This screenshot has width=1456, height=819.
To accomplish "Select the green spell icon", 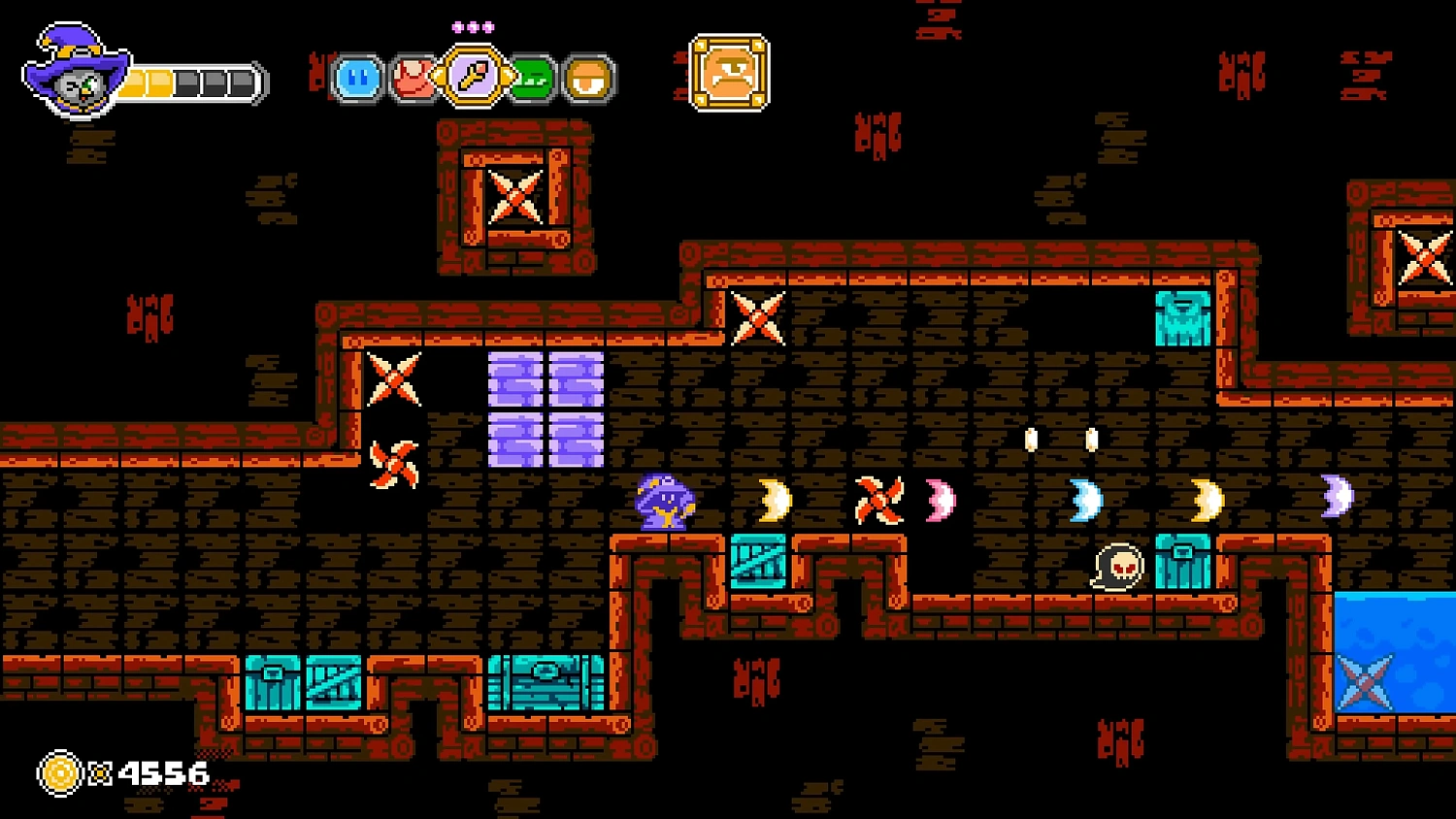I will pos(532,78).
